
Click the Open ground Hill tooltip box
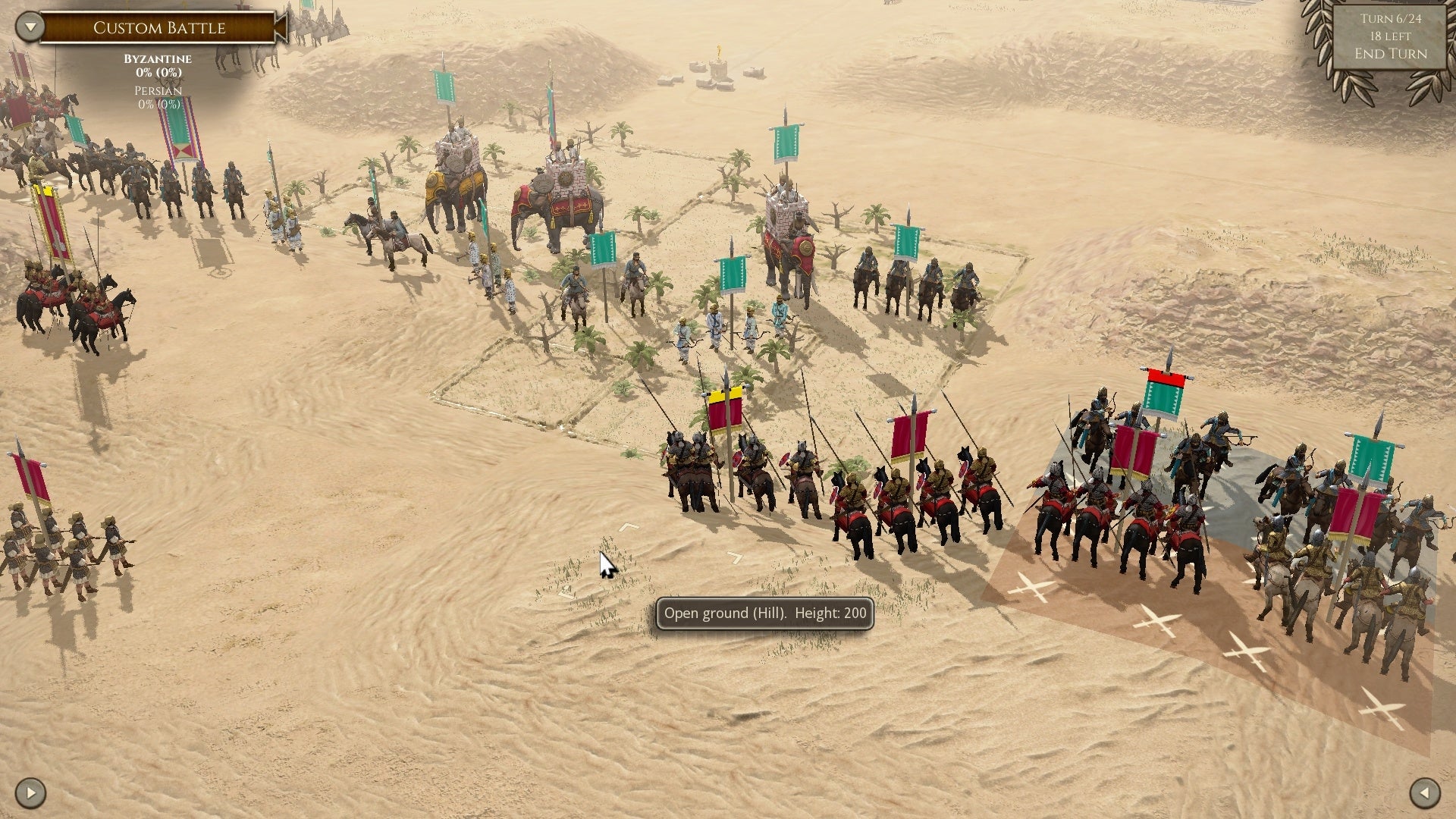click(x=764, y=614)
